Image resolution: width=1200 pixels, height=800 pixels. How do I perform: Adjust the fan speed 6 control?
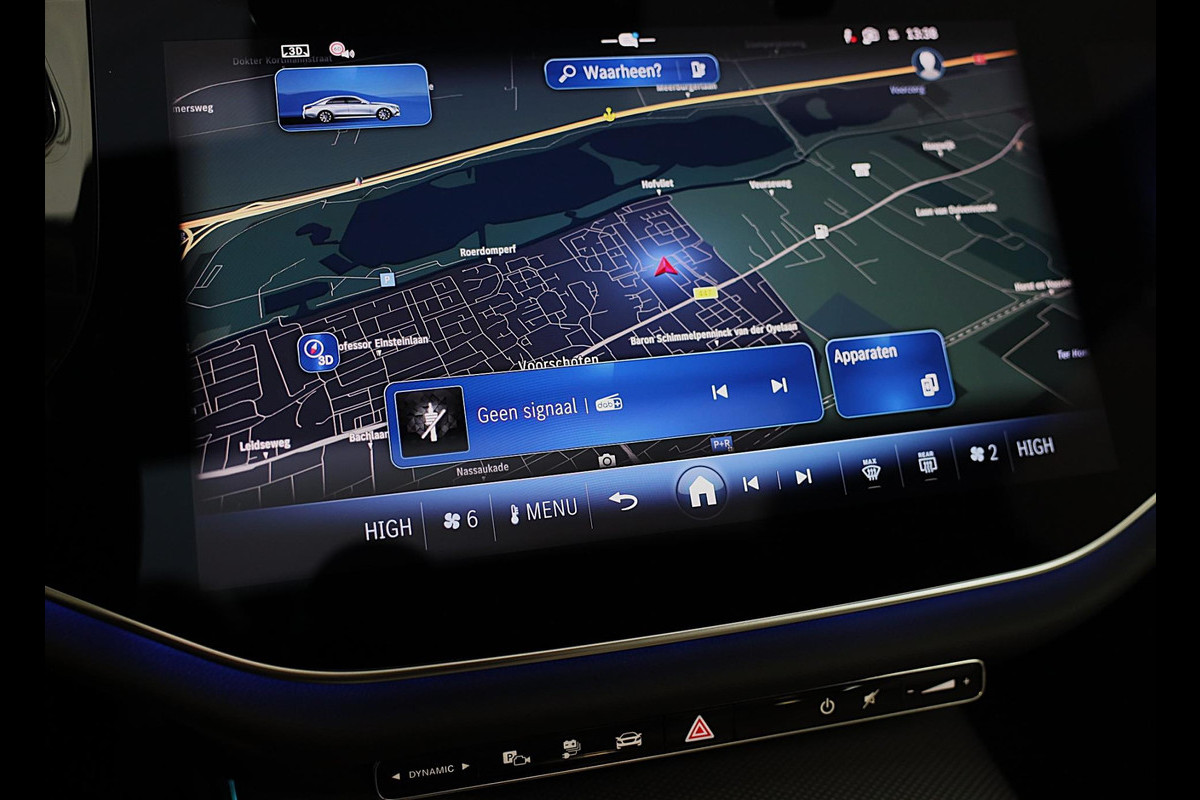(x=460, y=520)
